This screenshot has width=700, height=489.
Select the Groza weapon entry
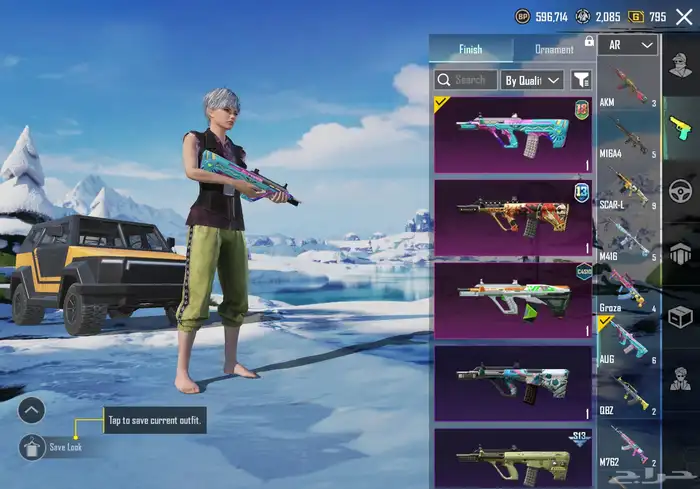pyautogui.click(x=629, y=290)
